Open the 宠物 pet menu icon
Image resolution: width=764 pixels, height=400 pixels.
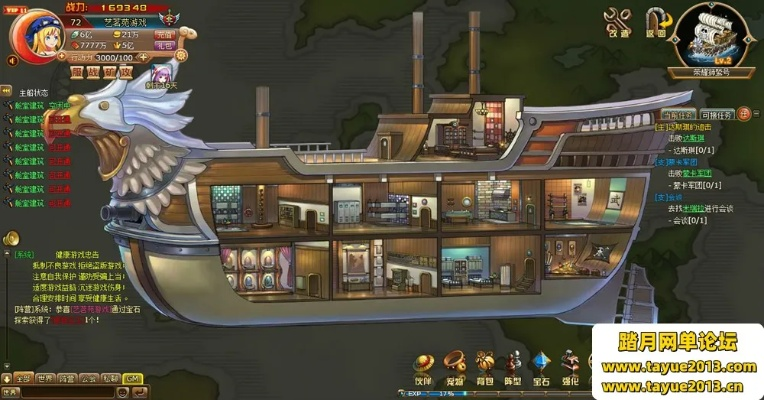(454, 363)
